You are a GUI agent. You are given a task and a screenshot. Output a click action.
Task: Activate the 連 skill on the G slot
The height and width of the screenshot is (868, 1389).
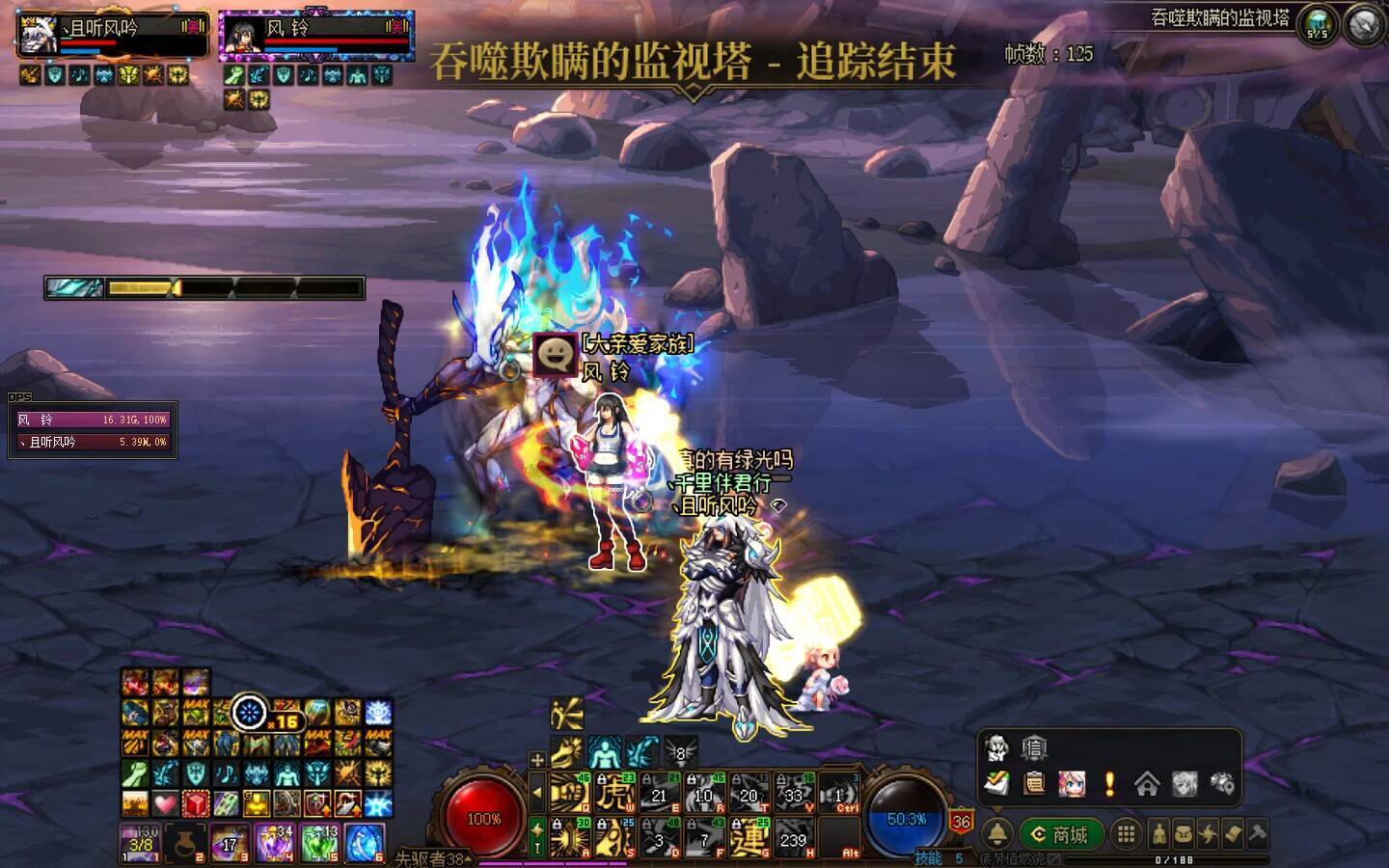coord(749,837)
